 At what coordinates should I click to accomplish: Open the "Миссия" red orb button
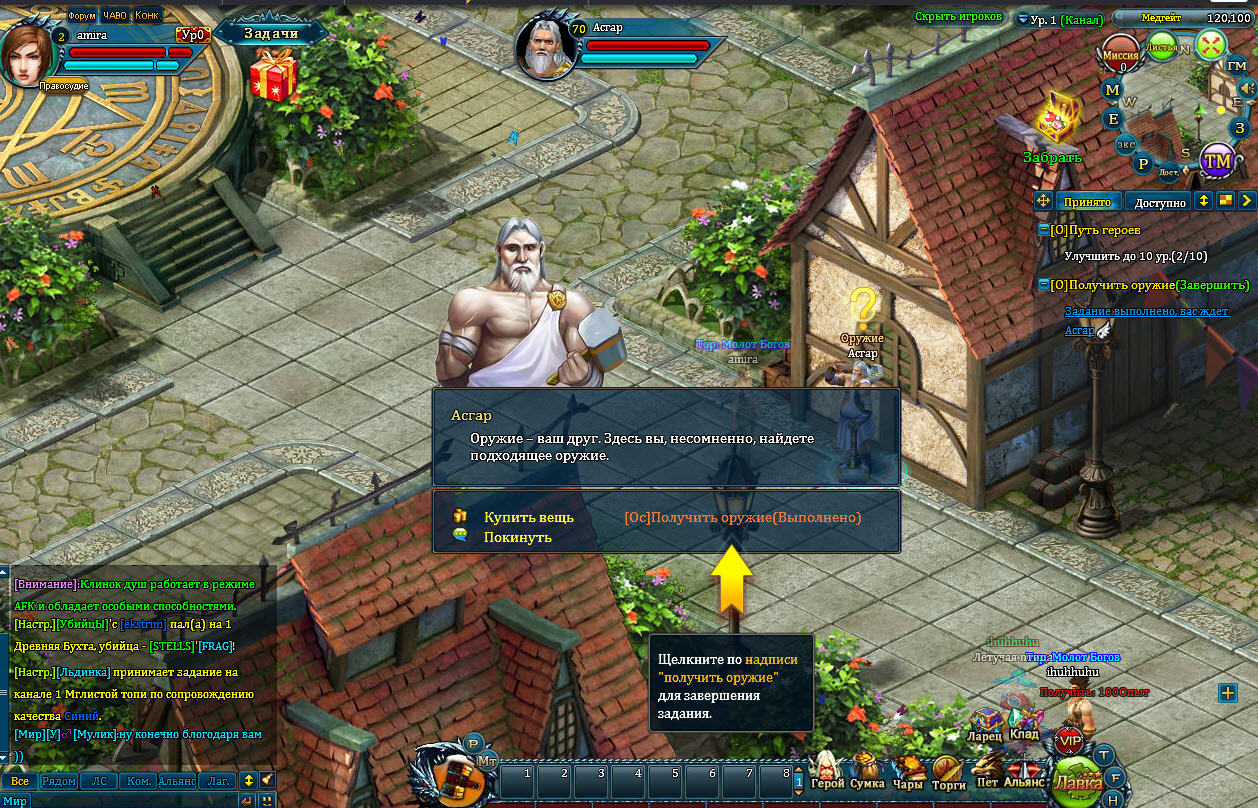click(x=1122, y=55)
